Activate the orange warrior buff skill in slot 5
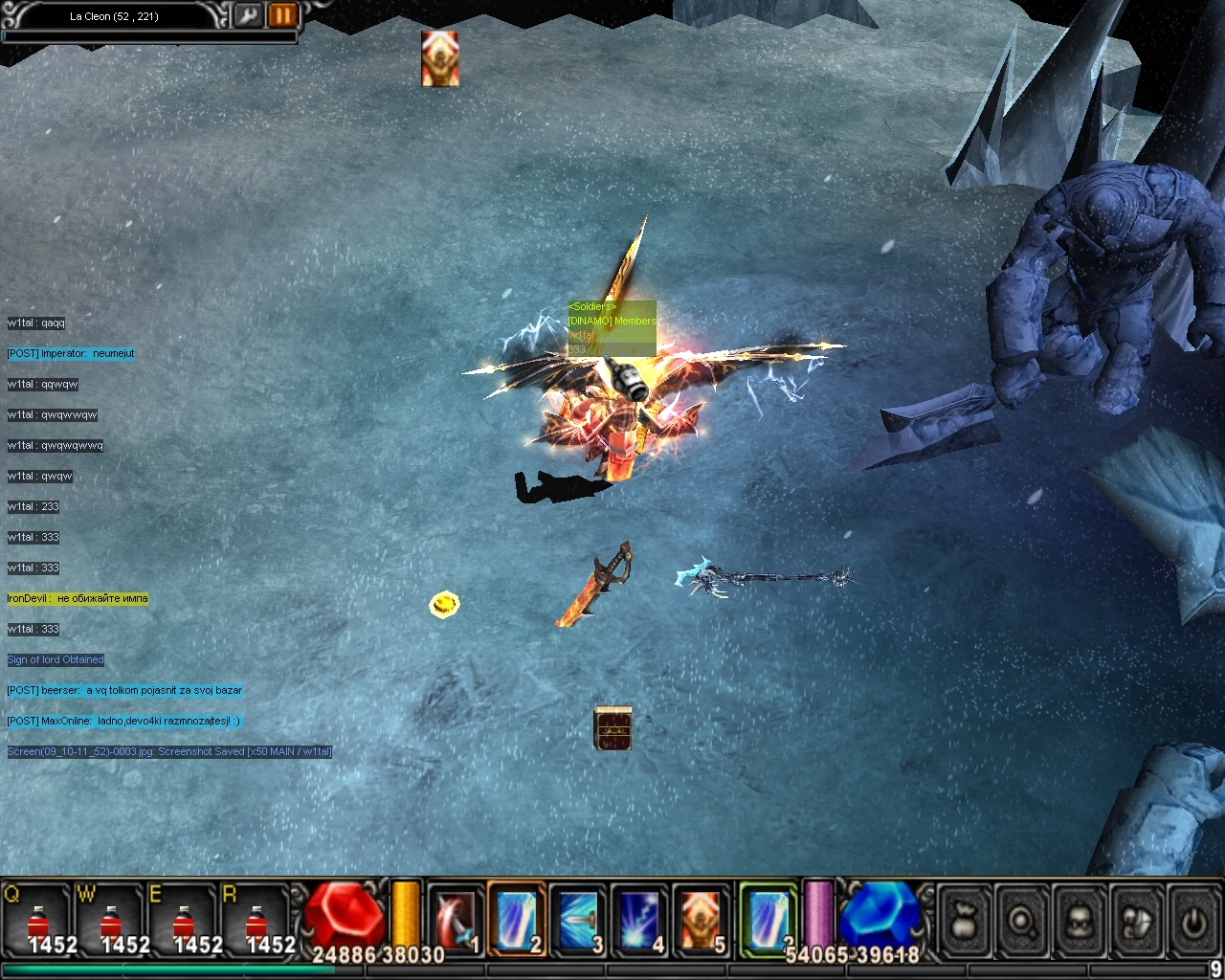1225x980 pixels. (701, 921)
